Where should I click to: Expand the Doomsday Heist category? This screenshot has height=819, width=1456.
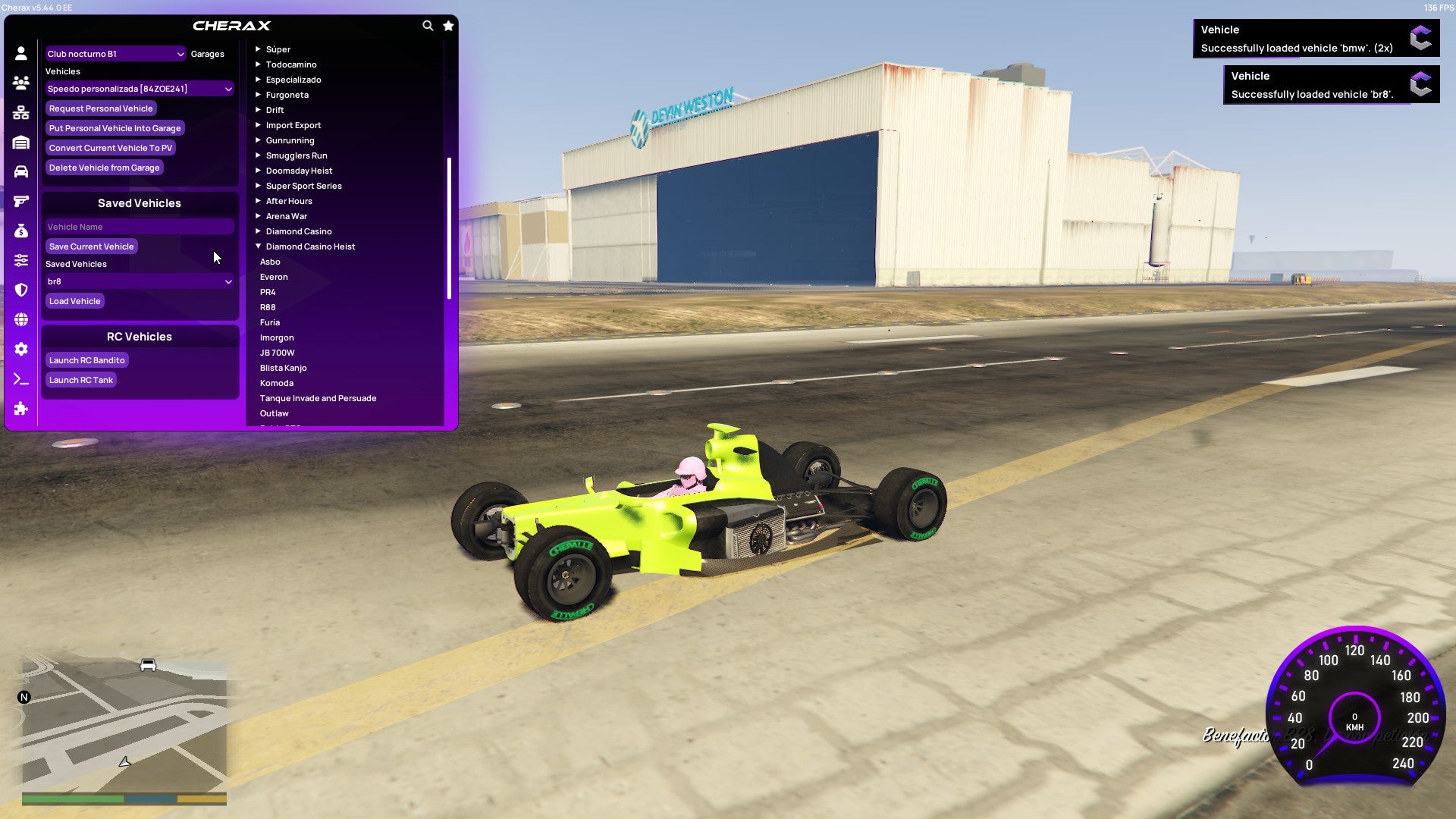pyautogui.click(x=298, y=170)
